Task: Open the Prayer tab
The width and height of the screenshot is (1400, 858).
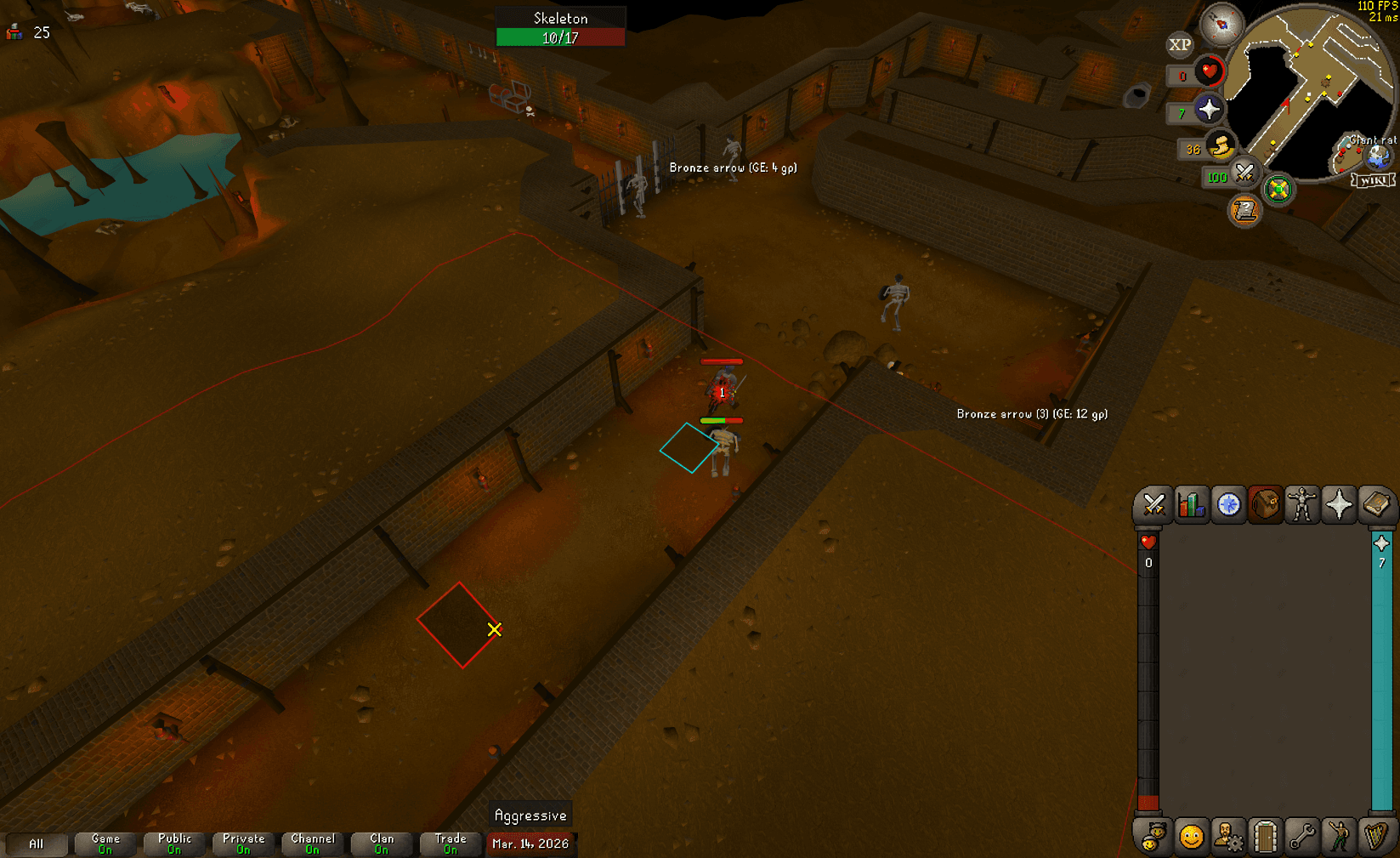Action: pyautogui.click(x=1340, y=504)
